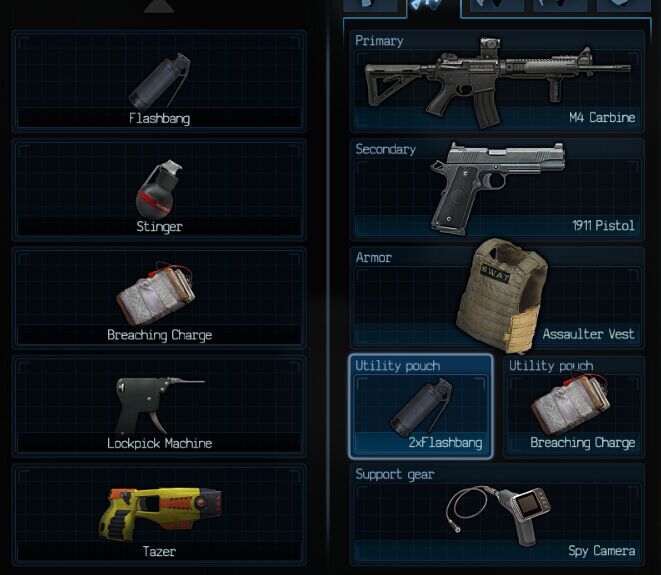Pick Breaching Charge in the equipment list
This screenshot has height=575, width=661.
[159, 298]
